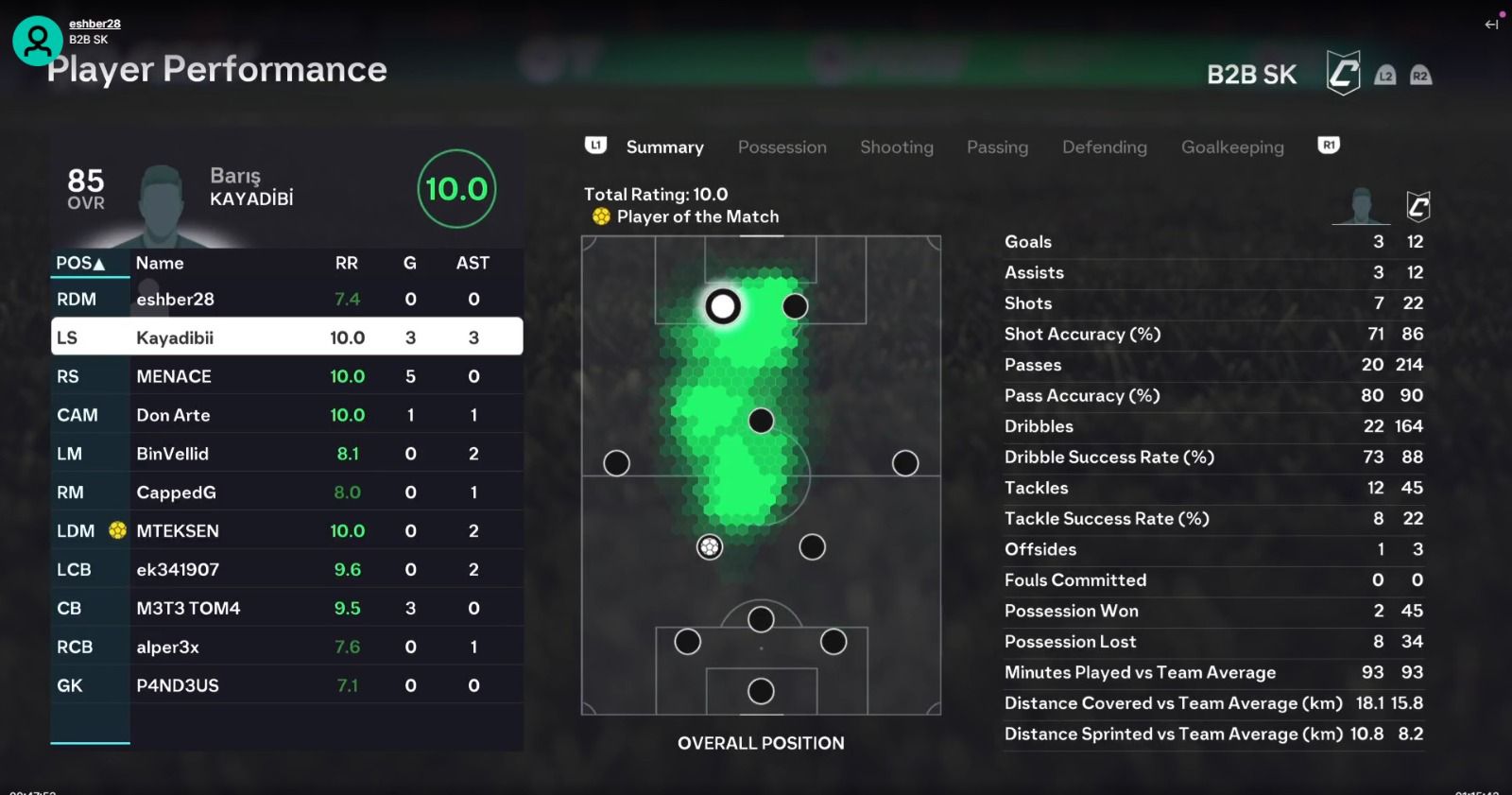Viewport: 1512px width, 795px height.
Task: Click the back arrow in top corner
Action: pyautogui.click(x=1491, y=25)
